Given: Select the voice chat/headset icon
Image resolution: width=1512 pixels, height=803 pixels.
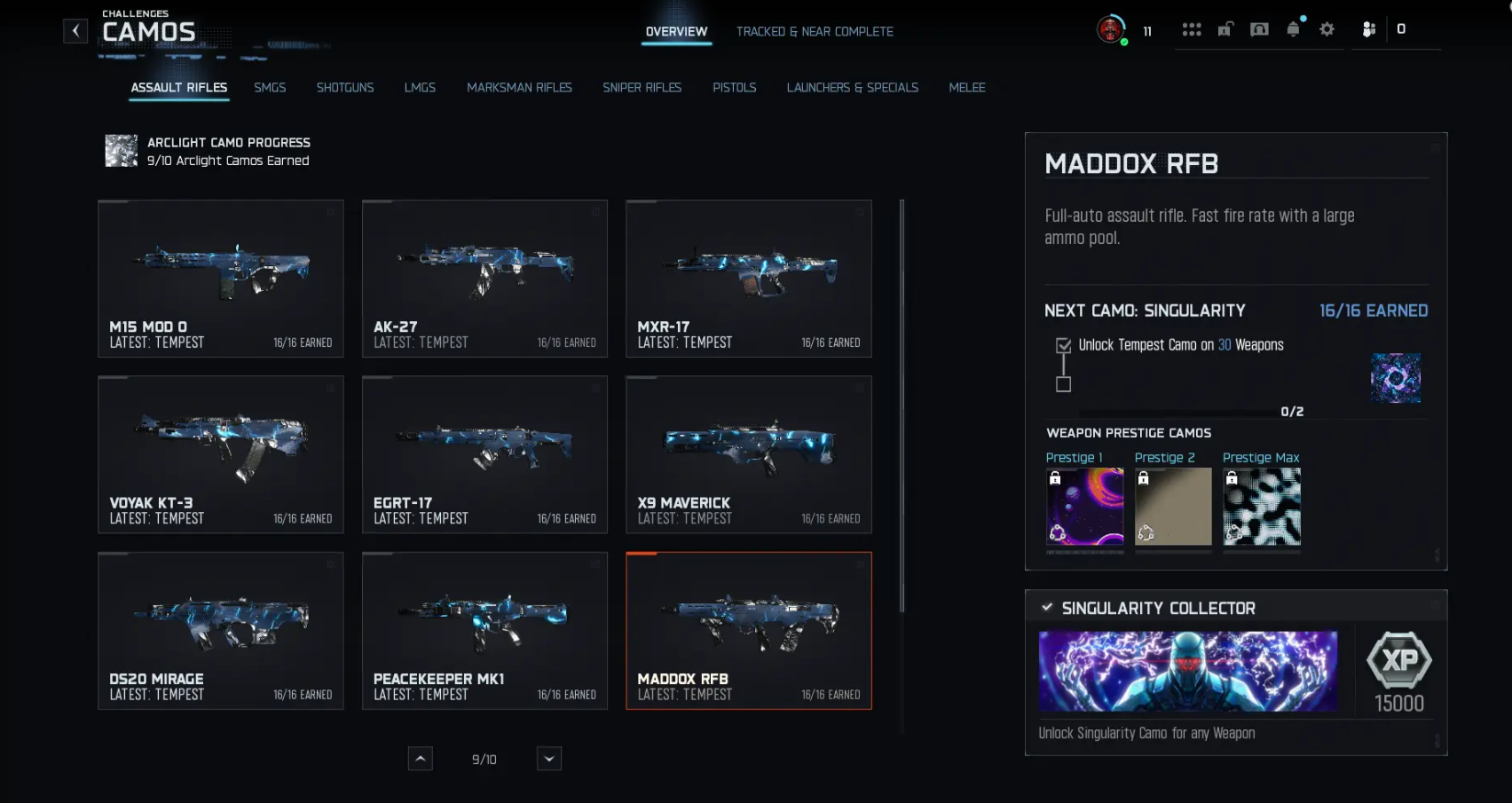Looking at the screenshot, I should (1259, 28).
